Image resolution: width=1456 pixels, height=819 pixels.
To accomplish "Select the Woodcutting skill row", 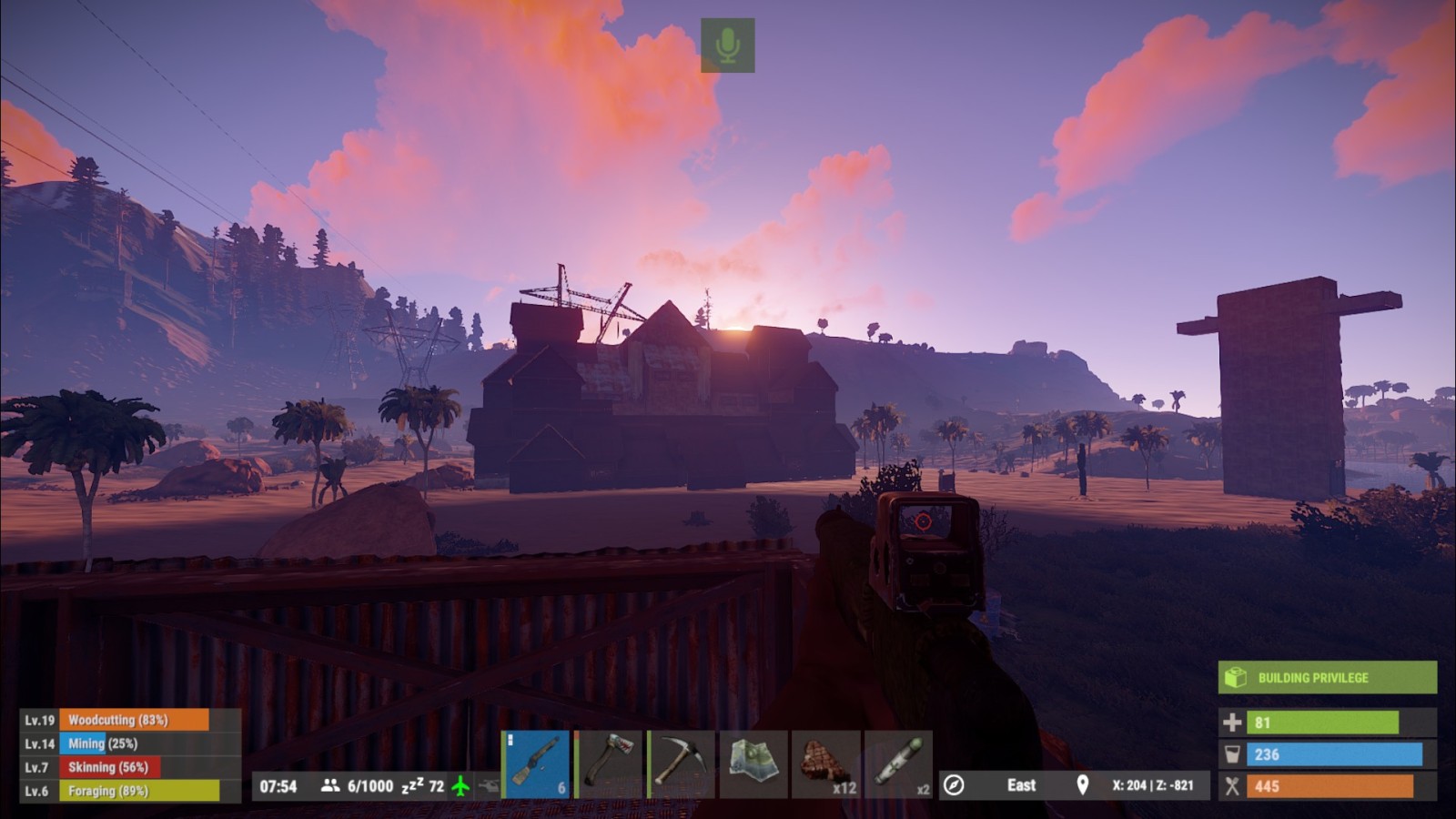I will [x=130, y=720].
